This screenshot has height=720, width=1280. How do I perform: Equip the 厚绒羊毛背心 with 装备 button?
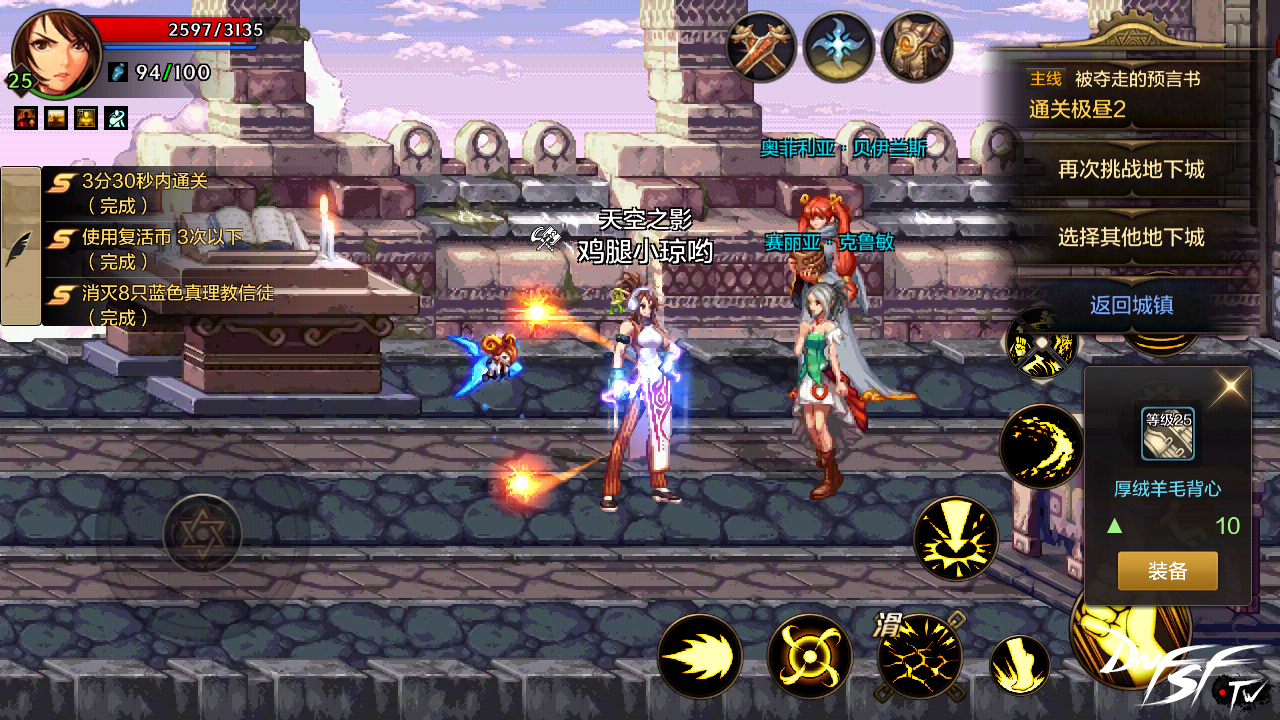tap(1167, 571)
